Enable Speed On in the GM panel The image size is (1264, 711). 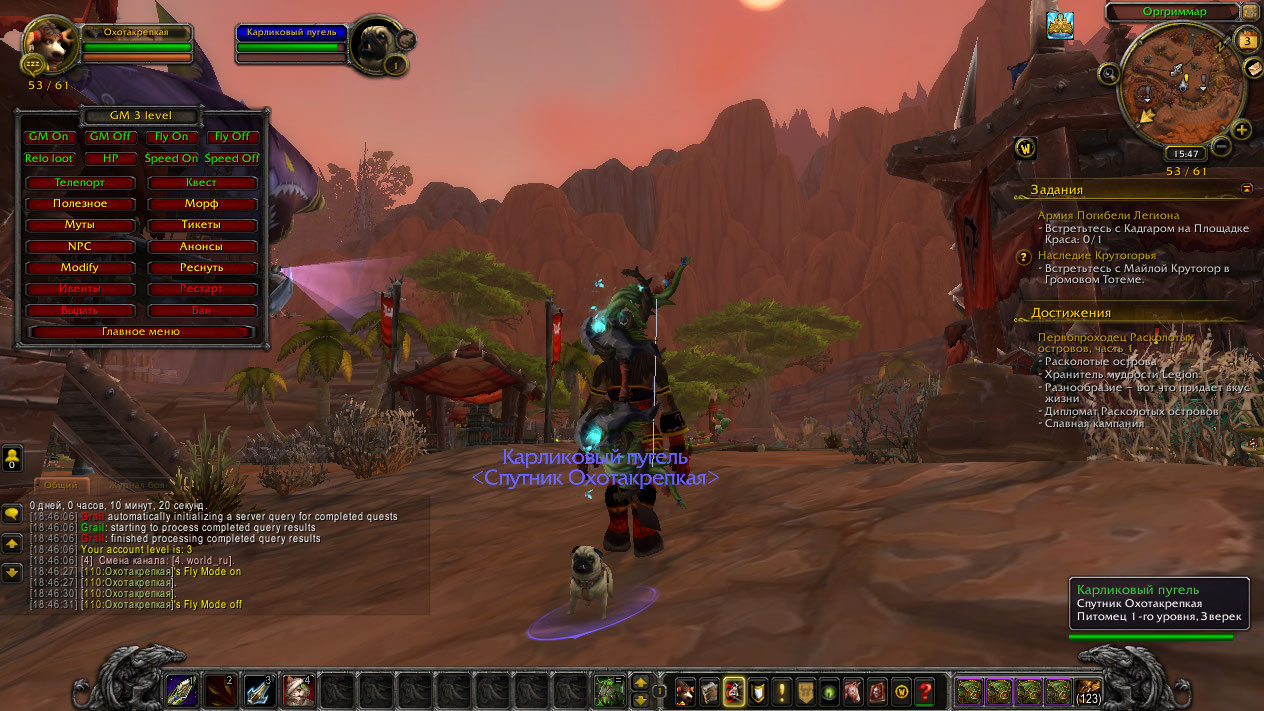pyautogui.click(x=171, y=159)
